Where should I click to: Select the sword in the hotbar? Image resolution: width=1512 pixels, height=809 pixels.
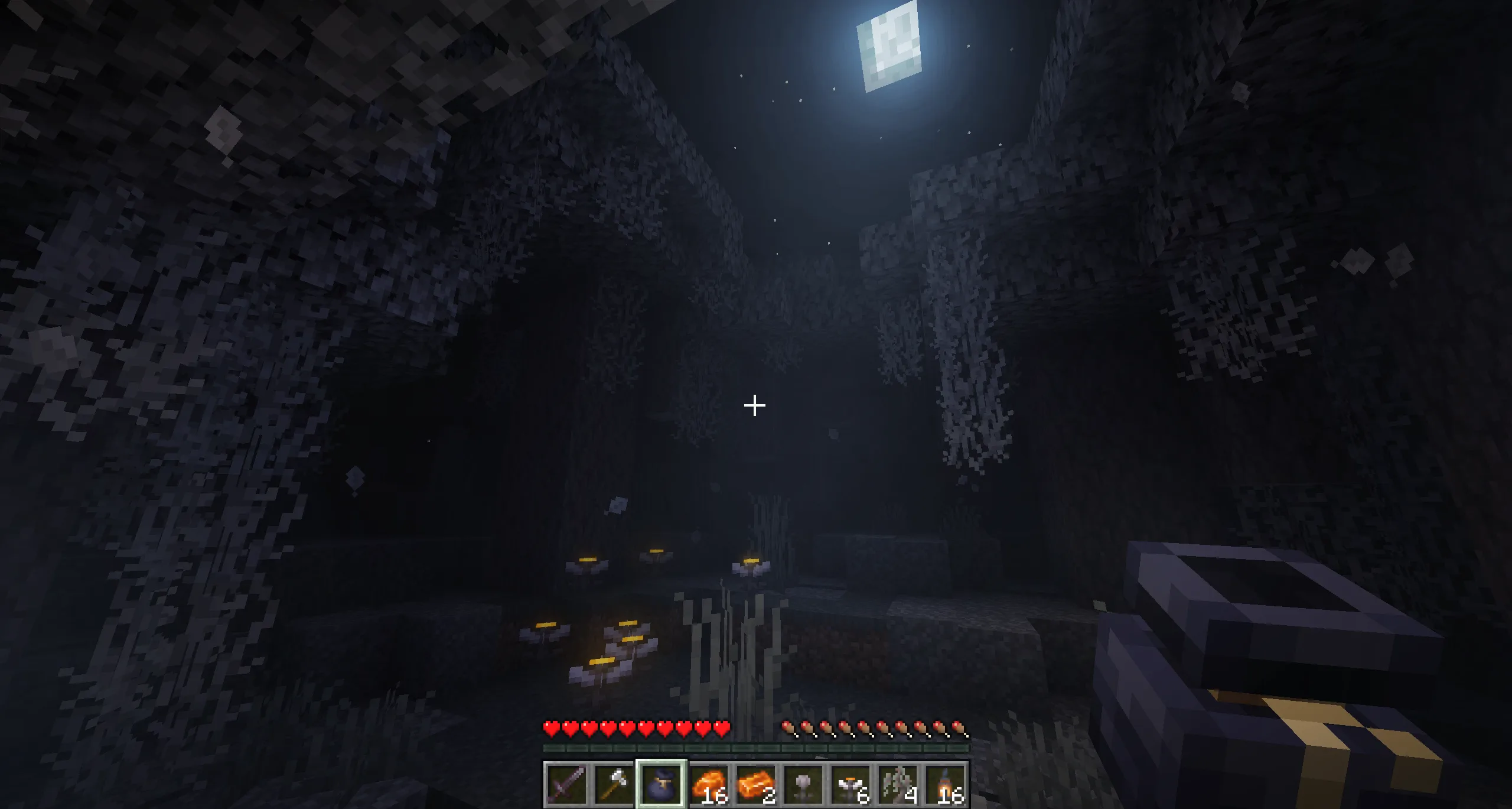click(x=566, y=784)
